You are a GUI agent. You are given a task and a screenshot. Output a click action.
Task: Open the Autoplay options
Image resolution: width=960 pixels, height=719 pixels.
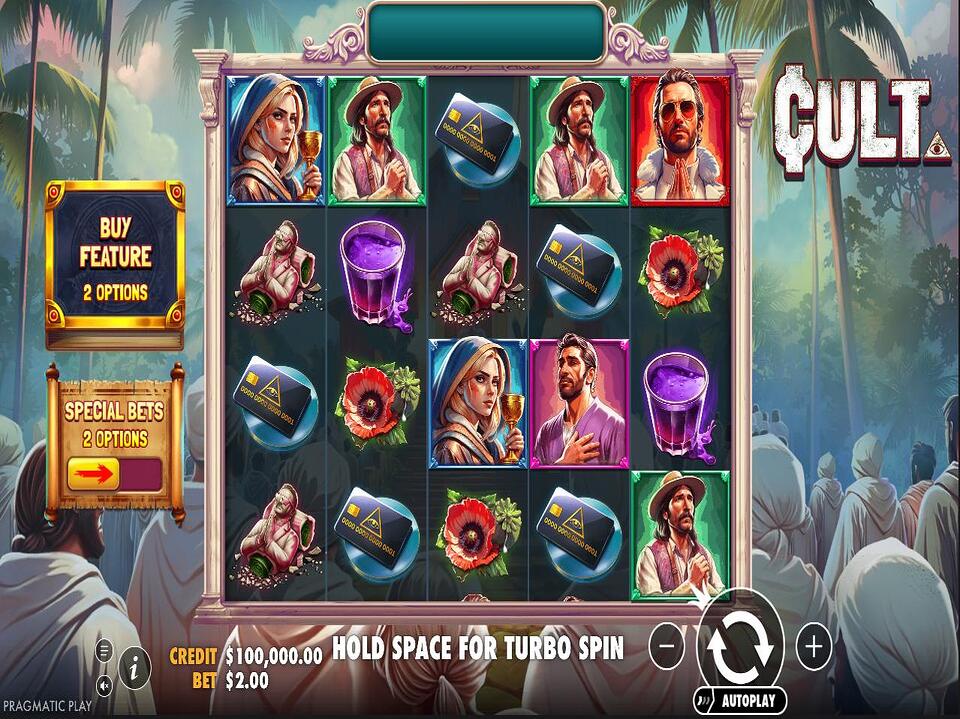pos(750,701)
